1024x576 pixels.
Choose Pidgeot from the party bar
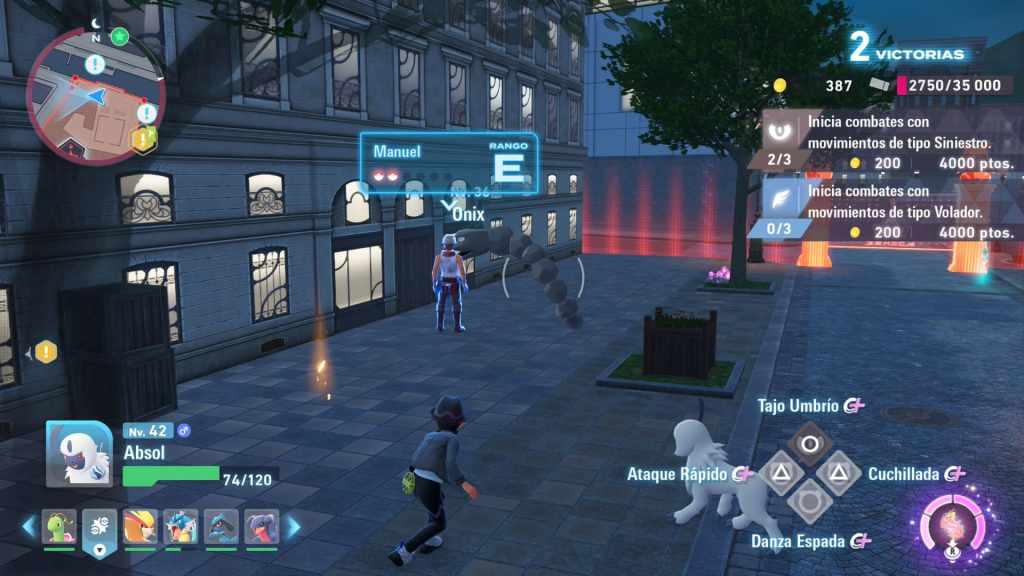(140, 526)
